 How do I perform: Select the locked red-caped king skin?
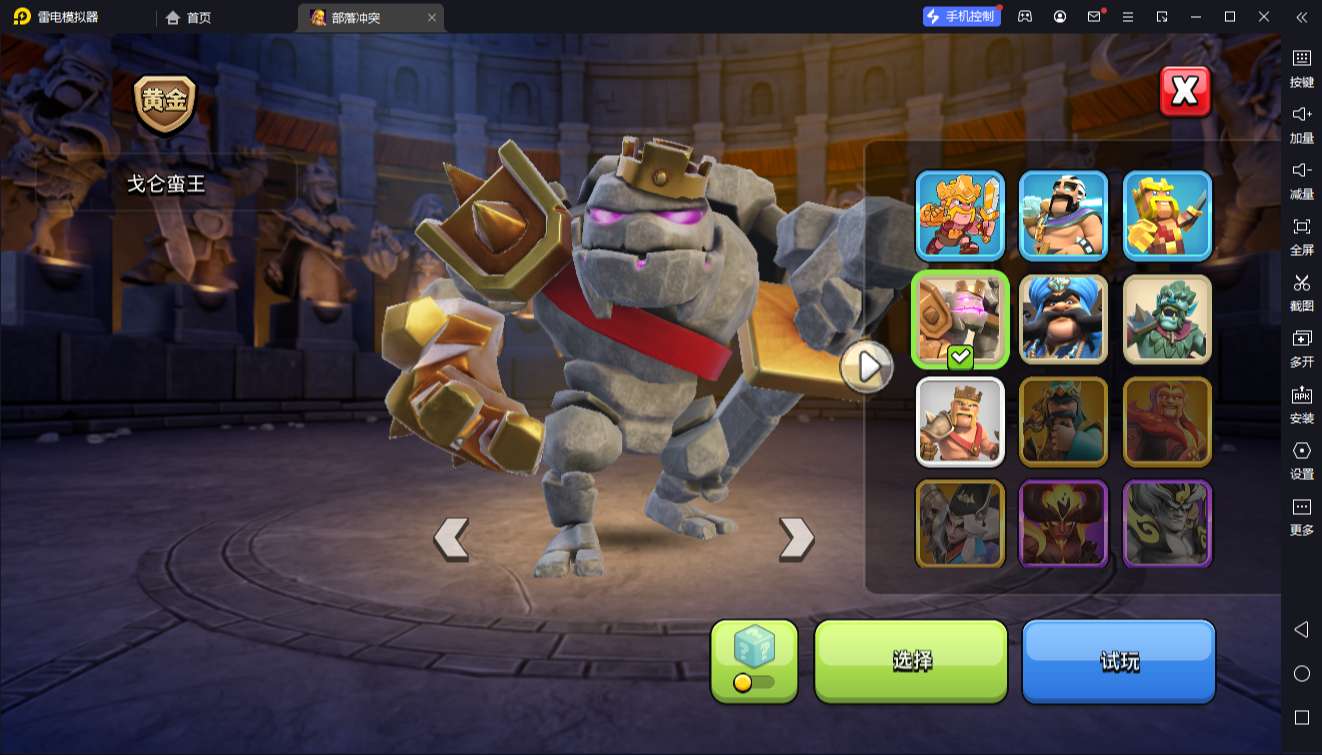[x=1167, y=422]
